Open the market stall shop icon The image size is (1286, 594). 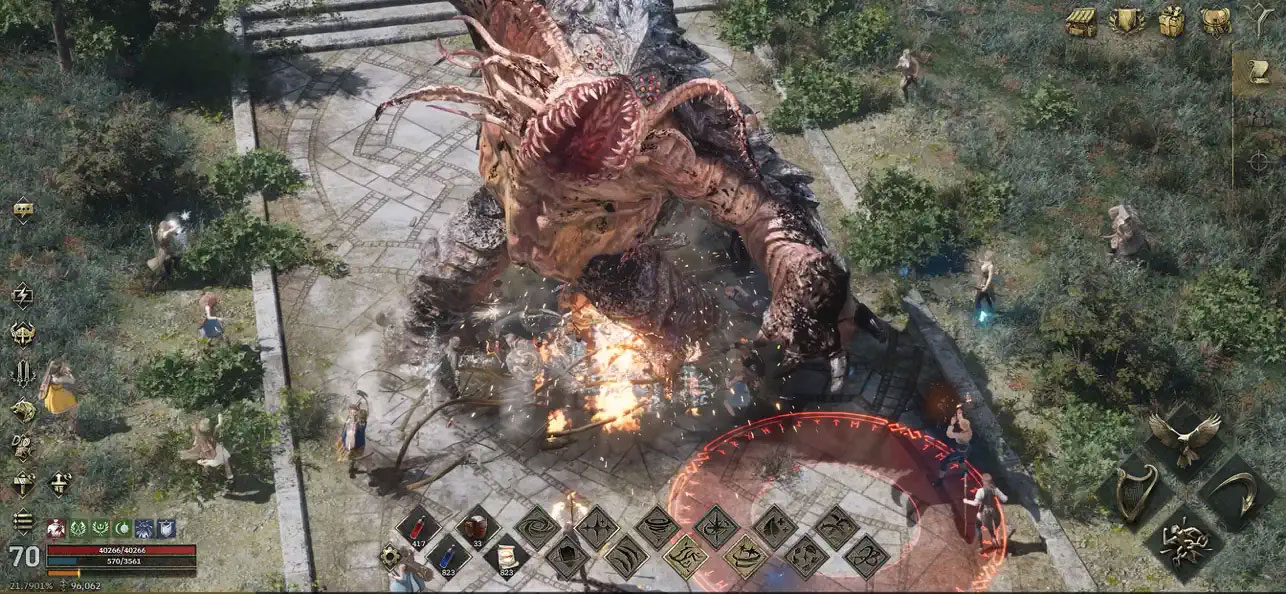click(1080, 21)
